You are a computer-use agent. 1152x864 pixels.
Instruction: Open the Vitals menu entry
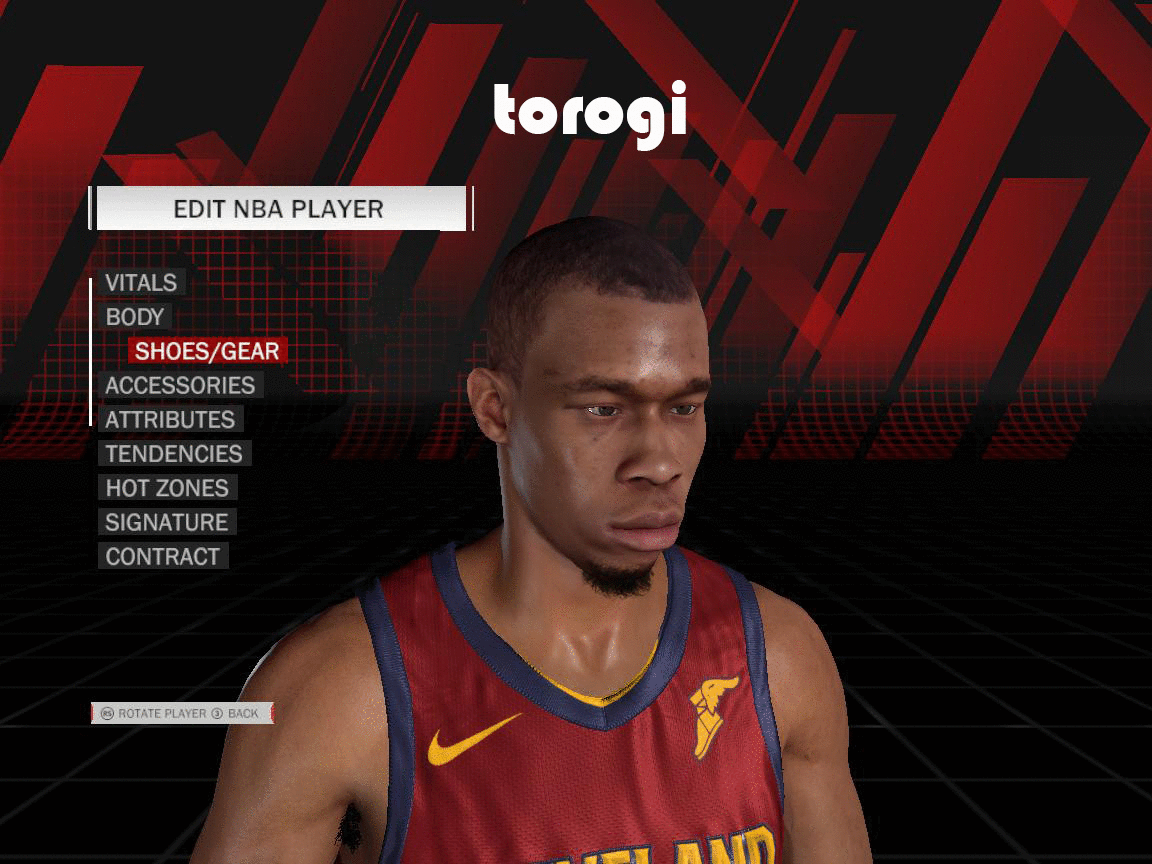[x=141, y=283]
